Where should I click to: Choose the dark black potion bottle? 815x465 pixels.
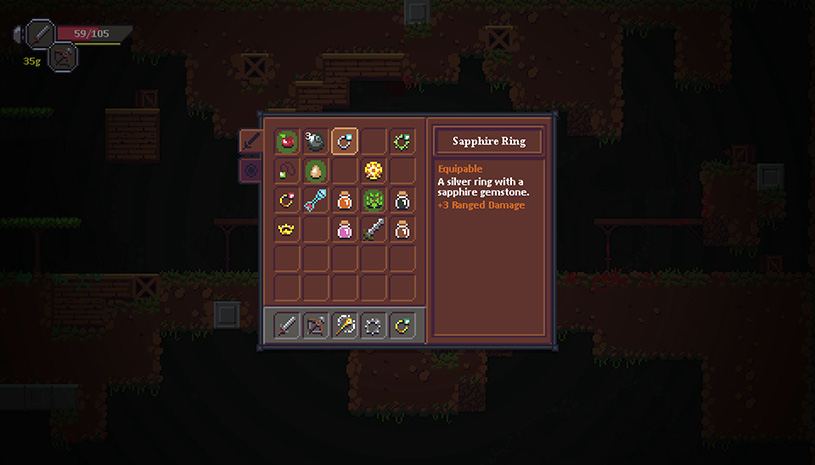click(403, 200)
